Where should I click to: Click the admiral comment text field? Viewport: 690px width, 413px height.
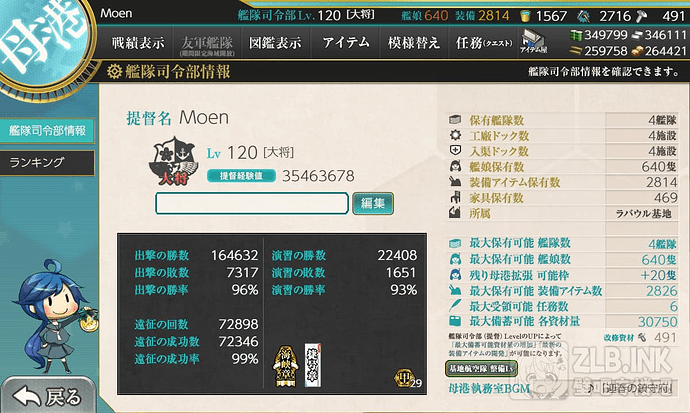click(252, 203)
